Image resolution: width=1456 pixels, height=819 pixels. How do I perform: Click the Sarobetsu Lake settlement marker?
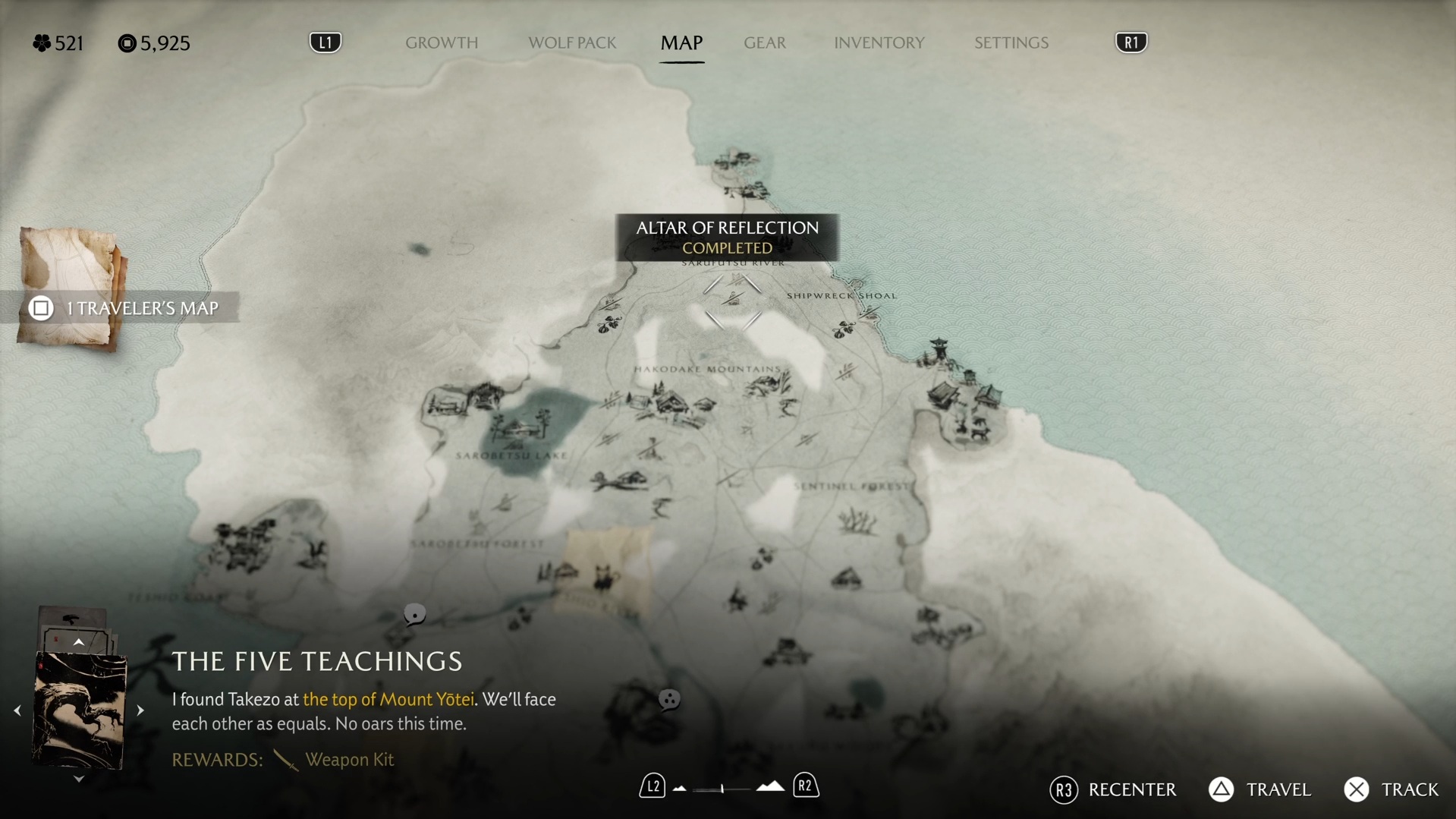coord(521,427)
